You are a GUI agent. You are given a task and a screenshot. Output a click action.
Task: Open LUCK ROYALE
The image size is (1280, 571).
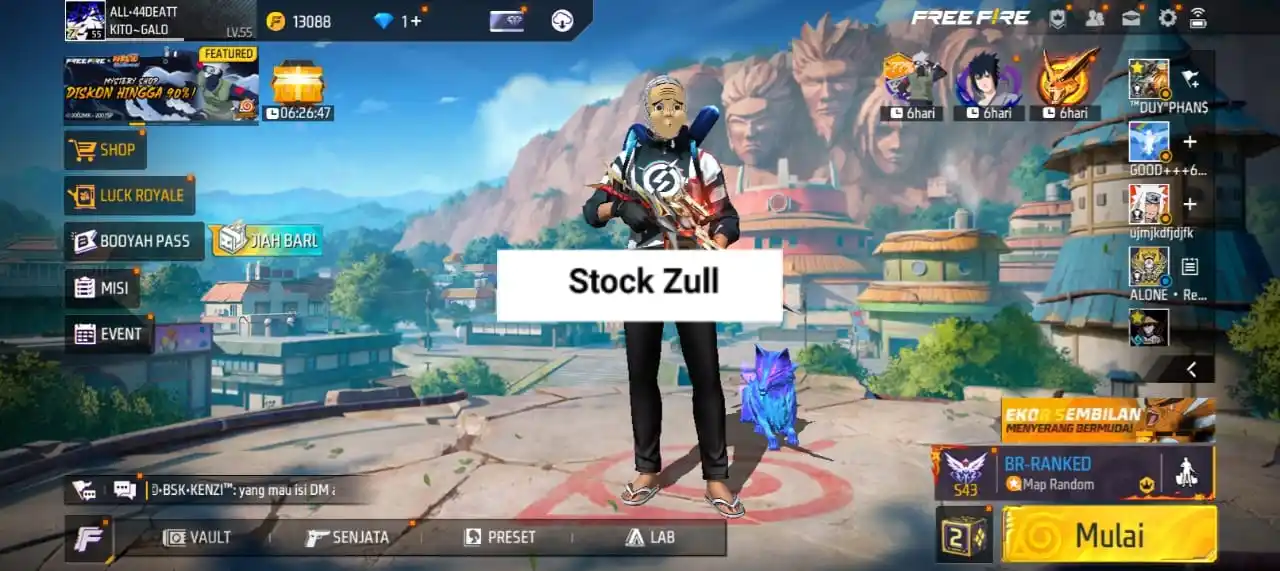[x=129, y=195]
